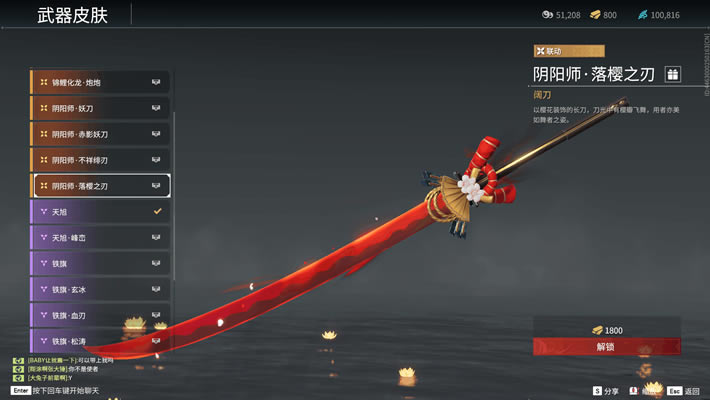Choose the 天旭·锋峦 skin entry
The image size is (710, 400).
pos(100,238)
